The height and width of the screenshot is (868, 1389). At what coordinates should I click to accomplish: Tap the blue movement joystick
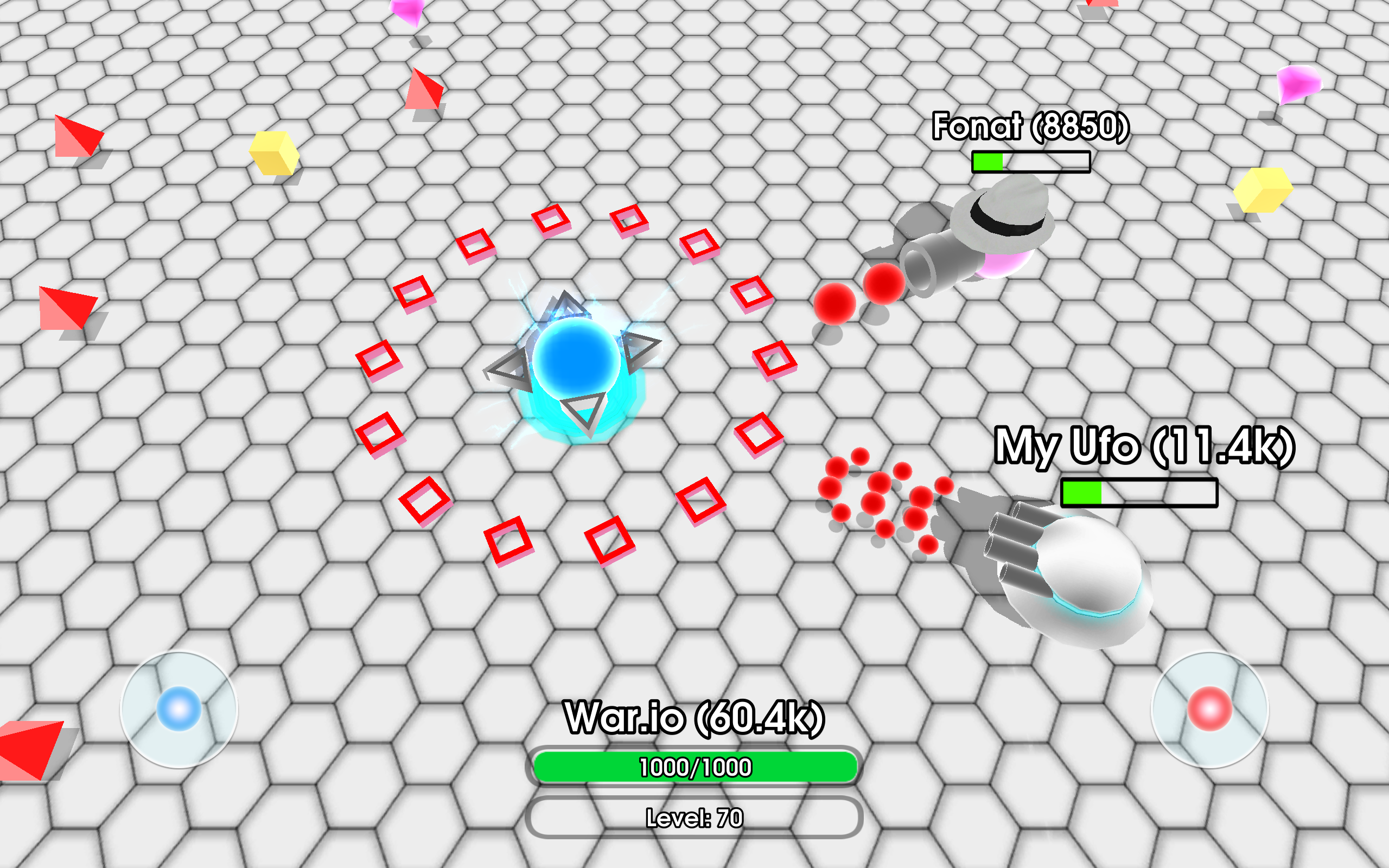pos(178,709)
